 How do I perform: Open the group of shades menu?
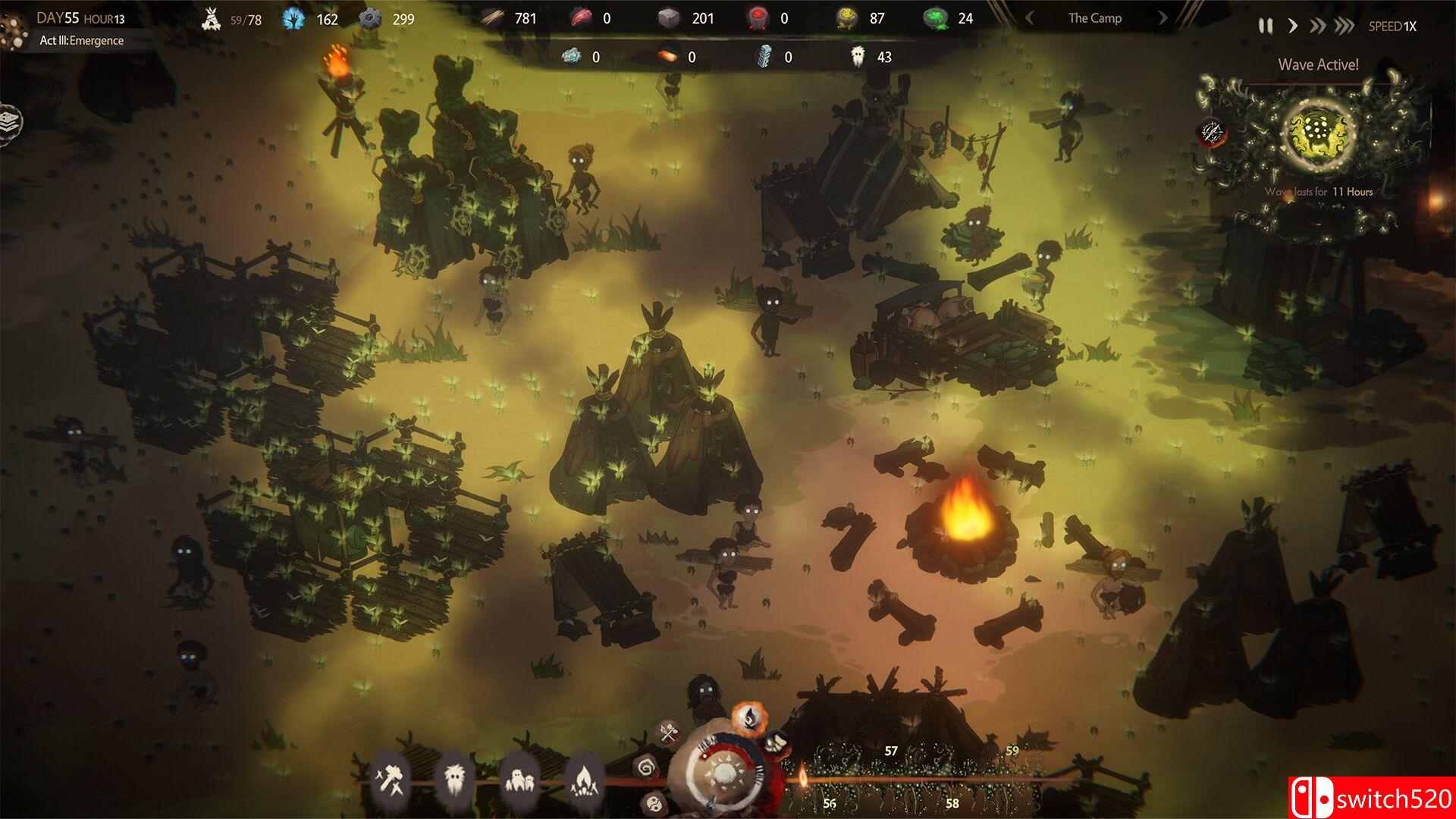click(519, 778)
